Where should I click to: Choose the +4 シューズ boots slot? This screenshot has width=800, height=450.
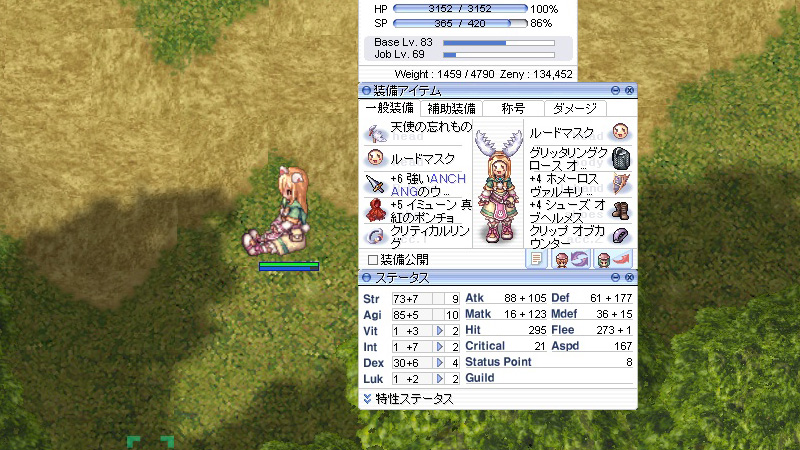[620, 210]
